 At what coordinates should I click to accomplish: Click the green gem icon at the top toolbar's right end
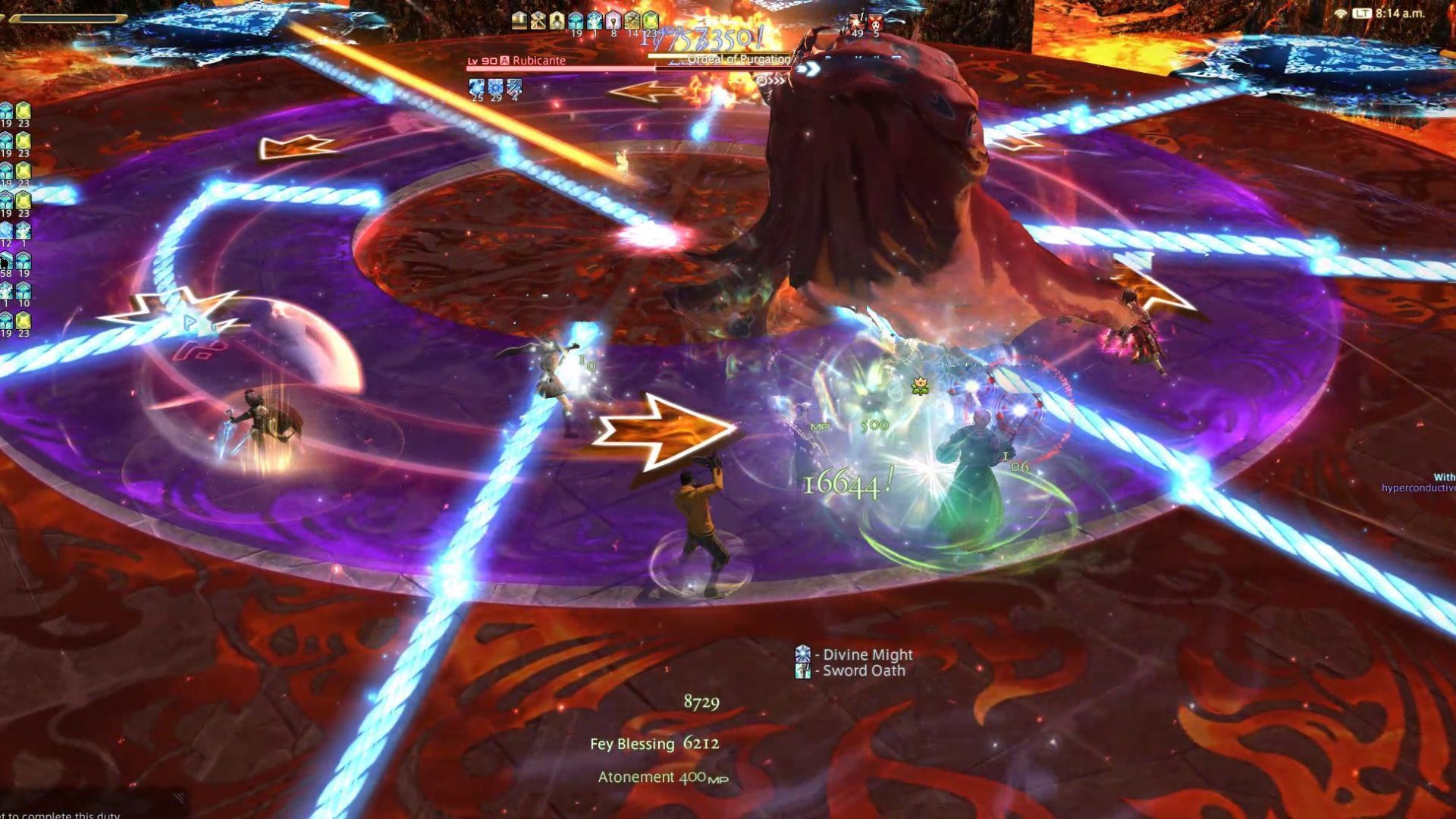coord(649,20)
